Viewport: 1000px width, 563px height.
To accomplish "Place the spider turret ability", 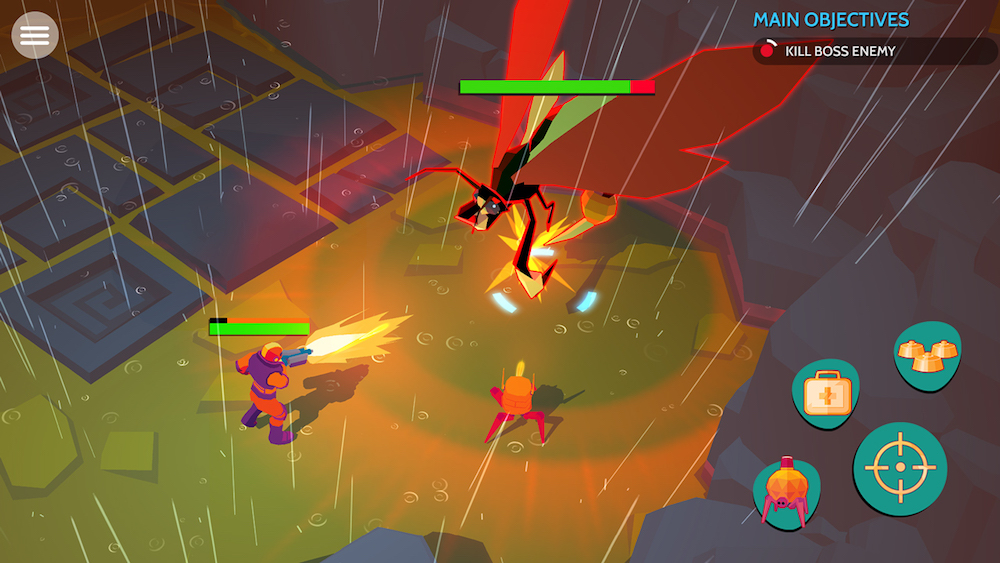I will (784, 492).
